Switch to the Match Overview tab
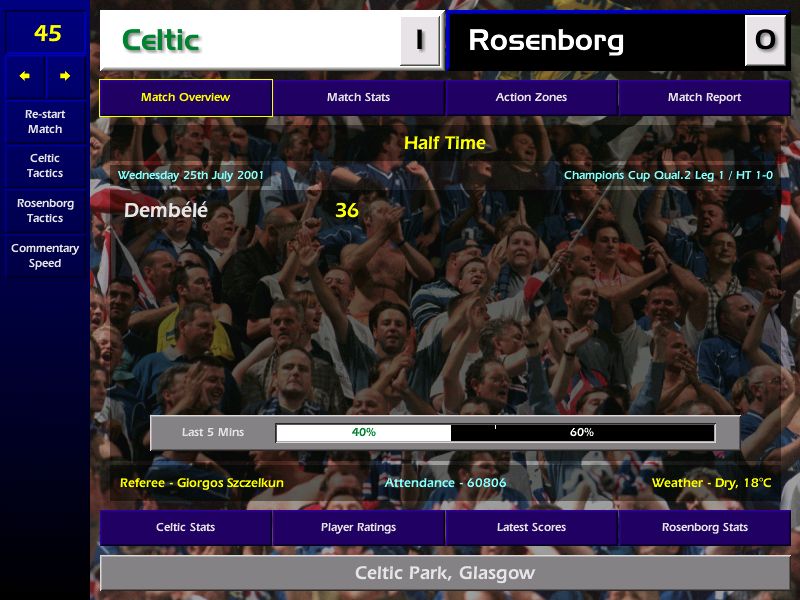 pos(186,97)
